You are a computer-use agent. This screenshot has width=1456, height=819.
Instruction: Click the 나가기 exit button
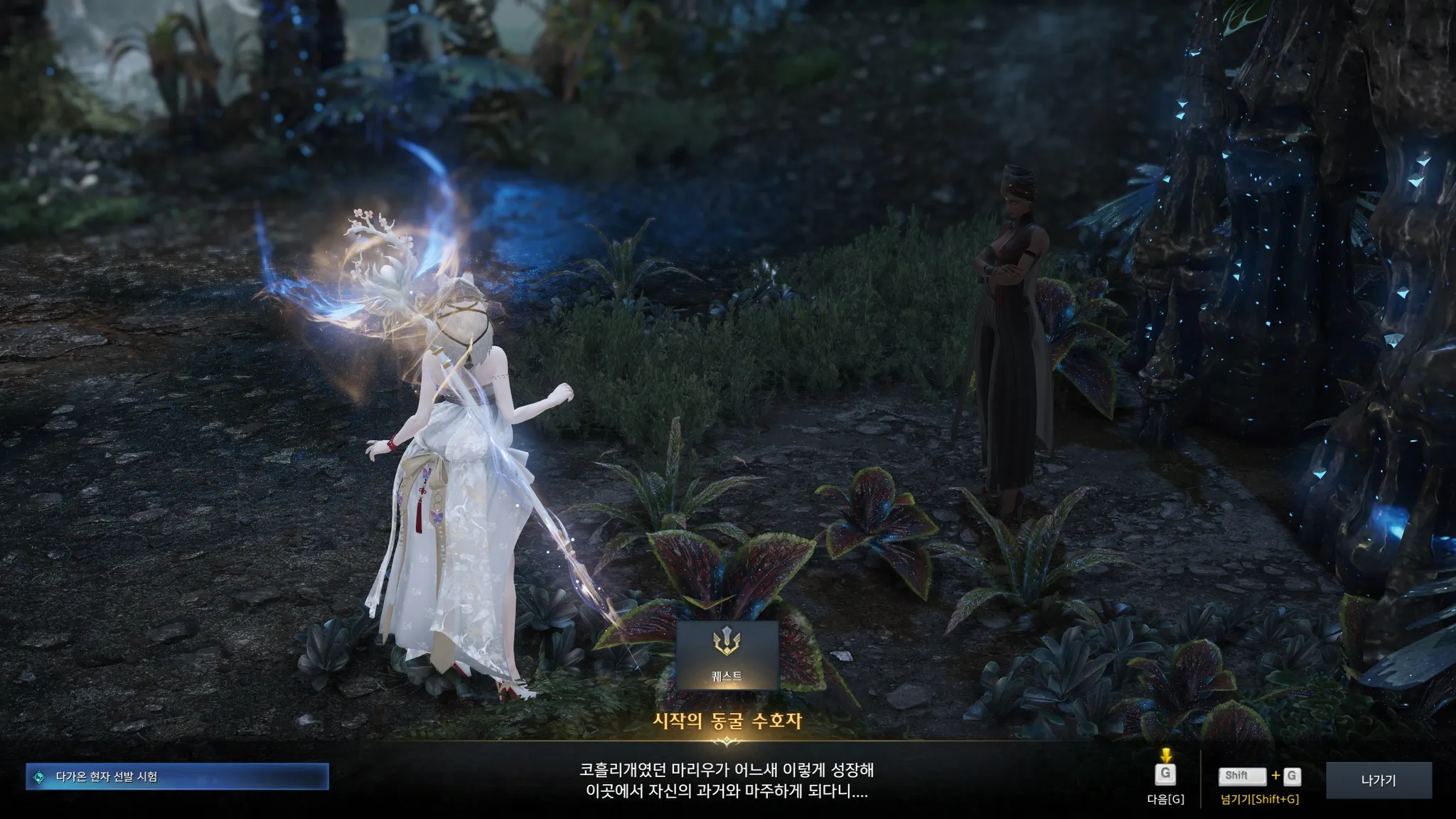(1378, 780)
